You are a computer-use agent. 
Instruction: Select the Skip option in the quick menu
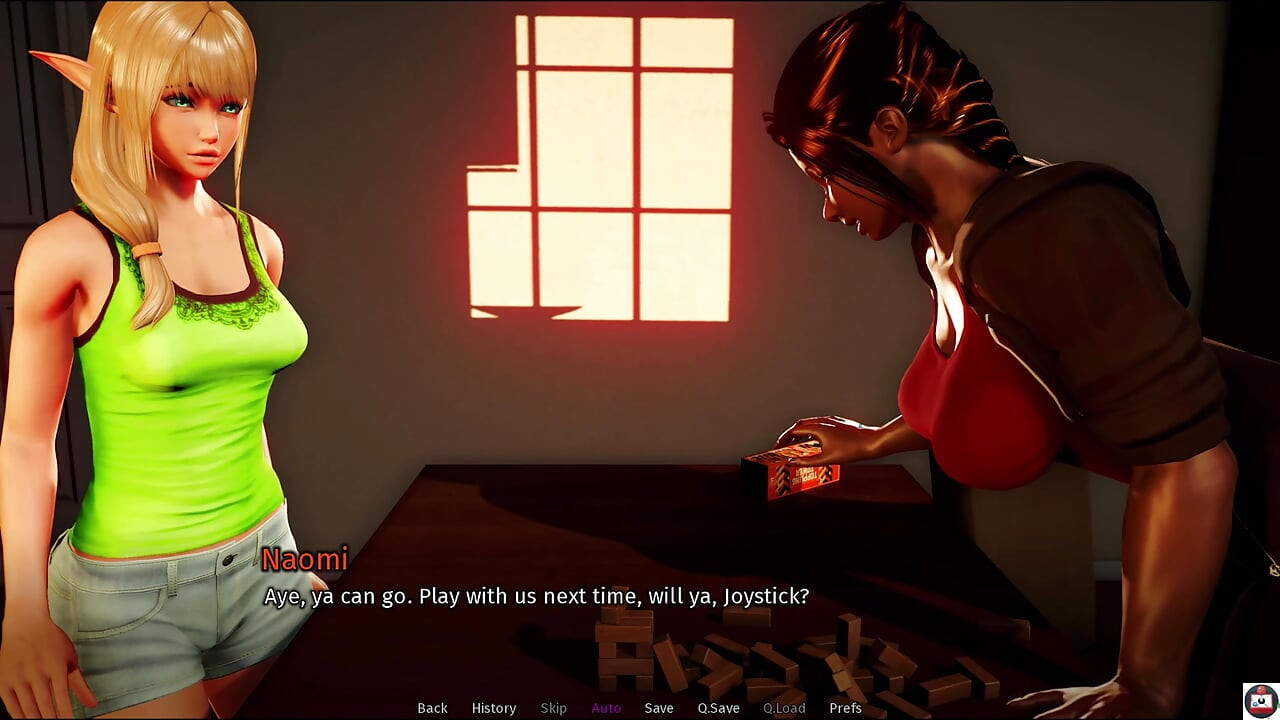click(554, 707)
